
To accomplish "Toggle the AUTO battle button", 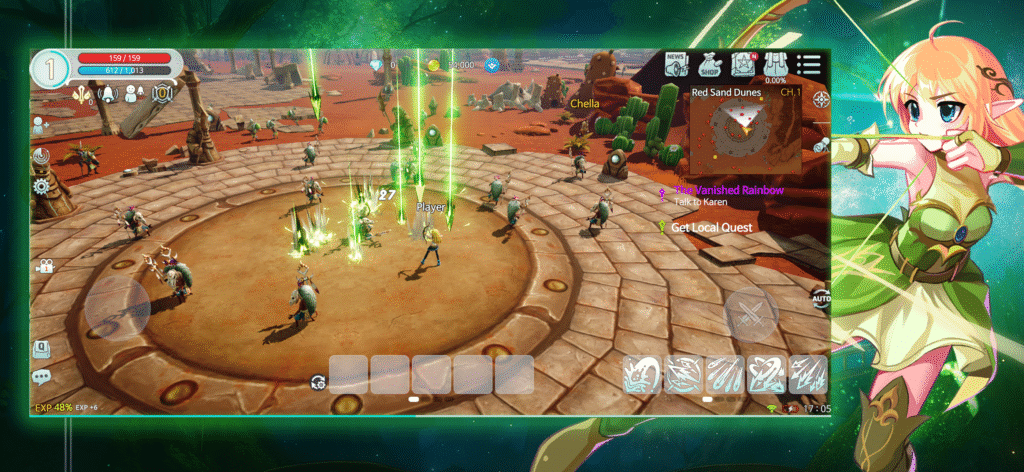I will (821, 298).
